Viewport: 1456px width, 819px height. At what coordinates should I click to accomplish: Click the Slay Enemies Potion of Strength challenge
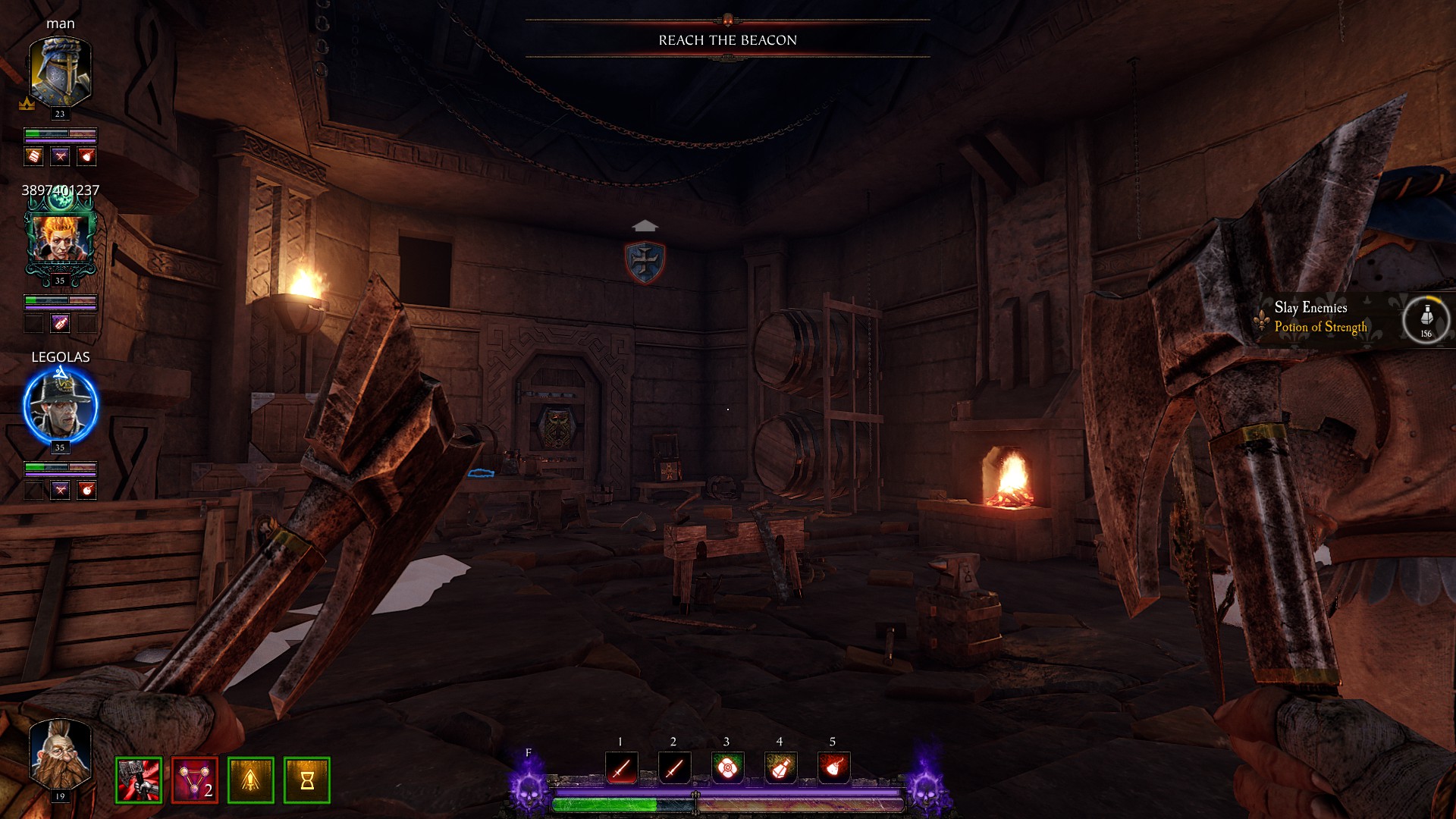1320,318
